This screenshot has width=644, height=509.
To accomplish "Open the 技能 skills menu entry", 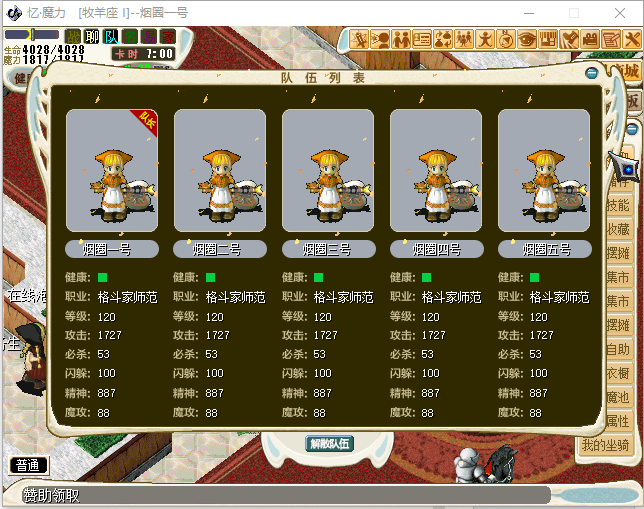I will tap(619, 205).
